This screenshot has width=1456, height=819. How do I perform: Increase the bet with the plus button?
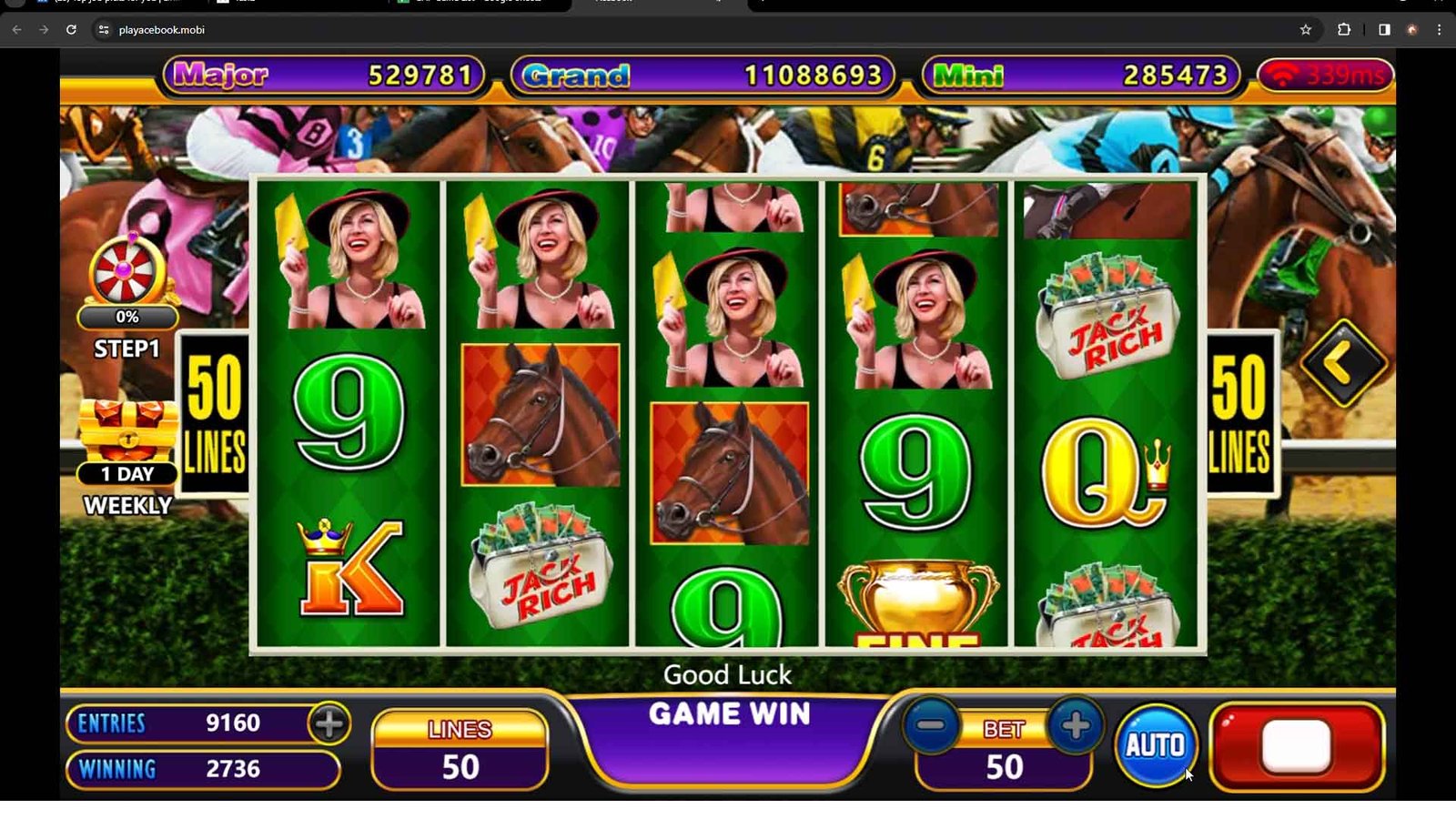coord(1075,726)
